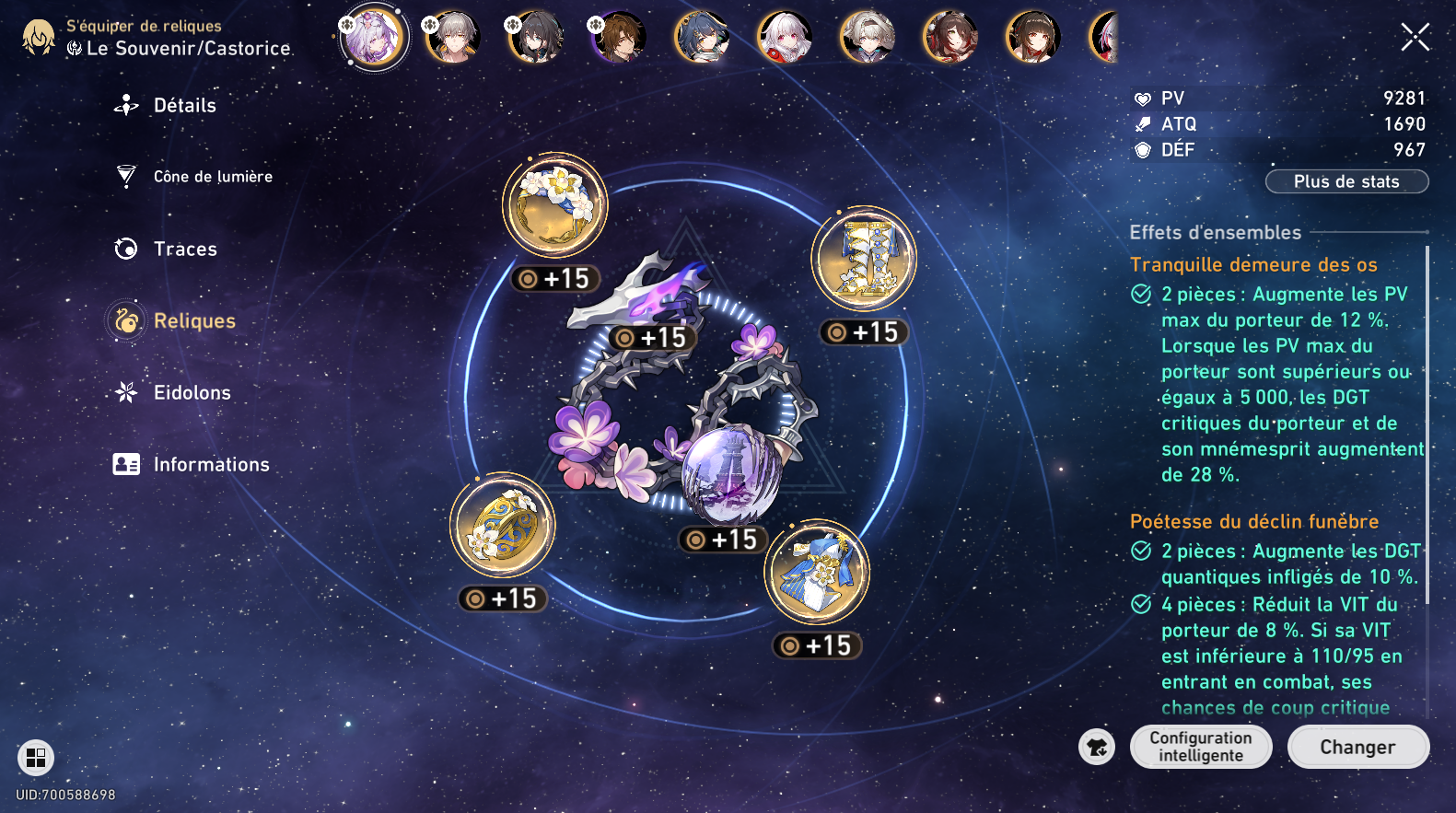Click the shirt icon beside Configuration intelligente
1456x813 pixels.
tap(1097, 747)
